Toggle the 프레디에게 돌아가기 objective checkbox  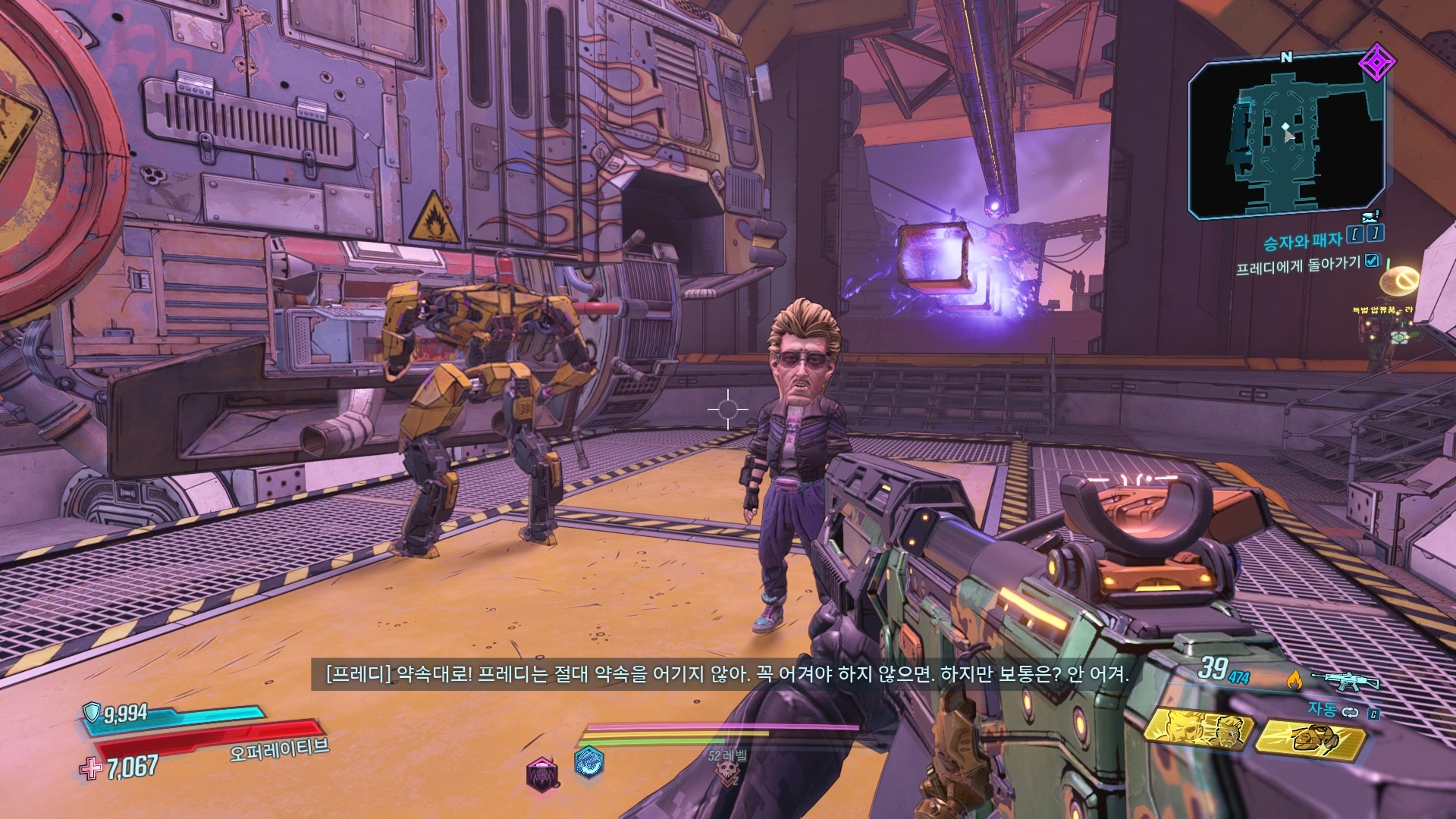[x=1372, y=261]
